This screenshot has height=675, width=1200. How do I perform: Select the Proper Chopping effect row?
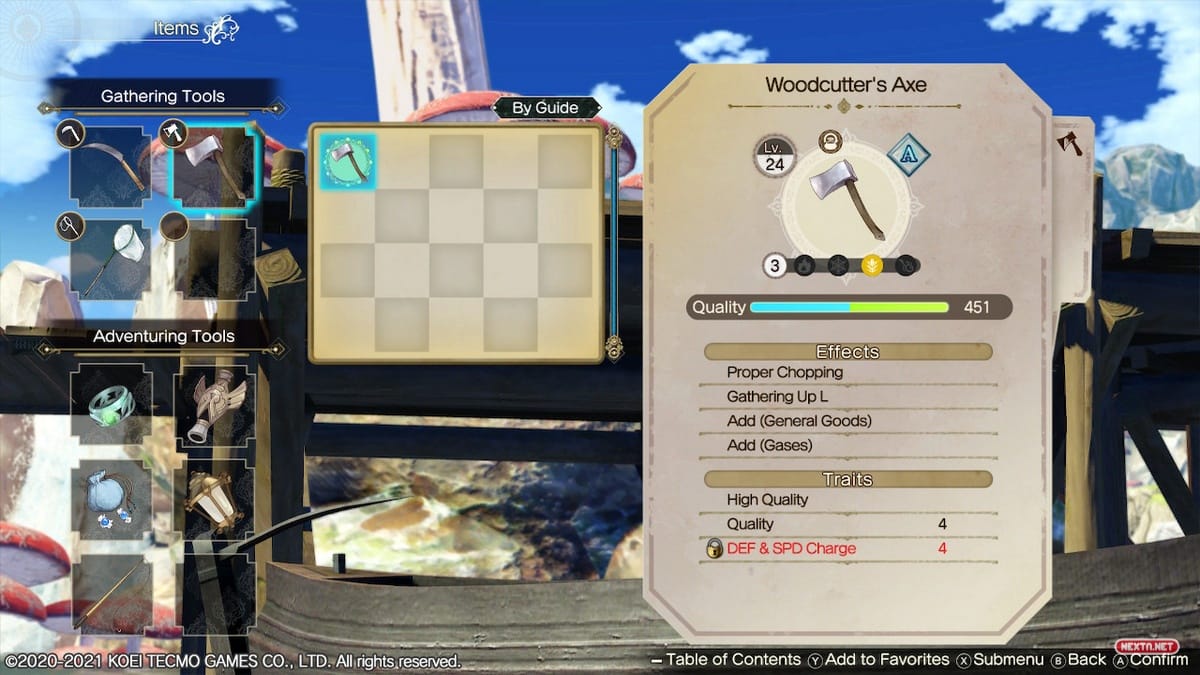tap(785, 372)
